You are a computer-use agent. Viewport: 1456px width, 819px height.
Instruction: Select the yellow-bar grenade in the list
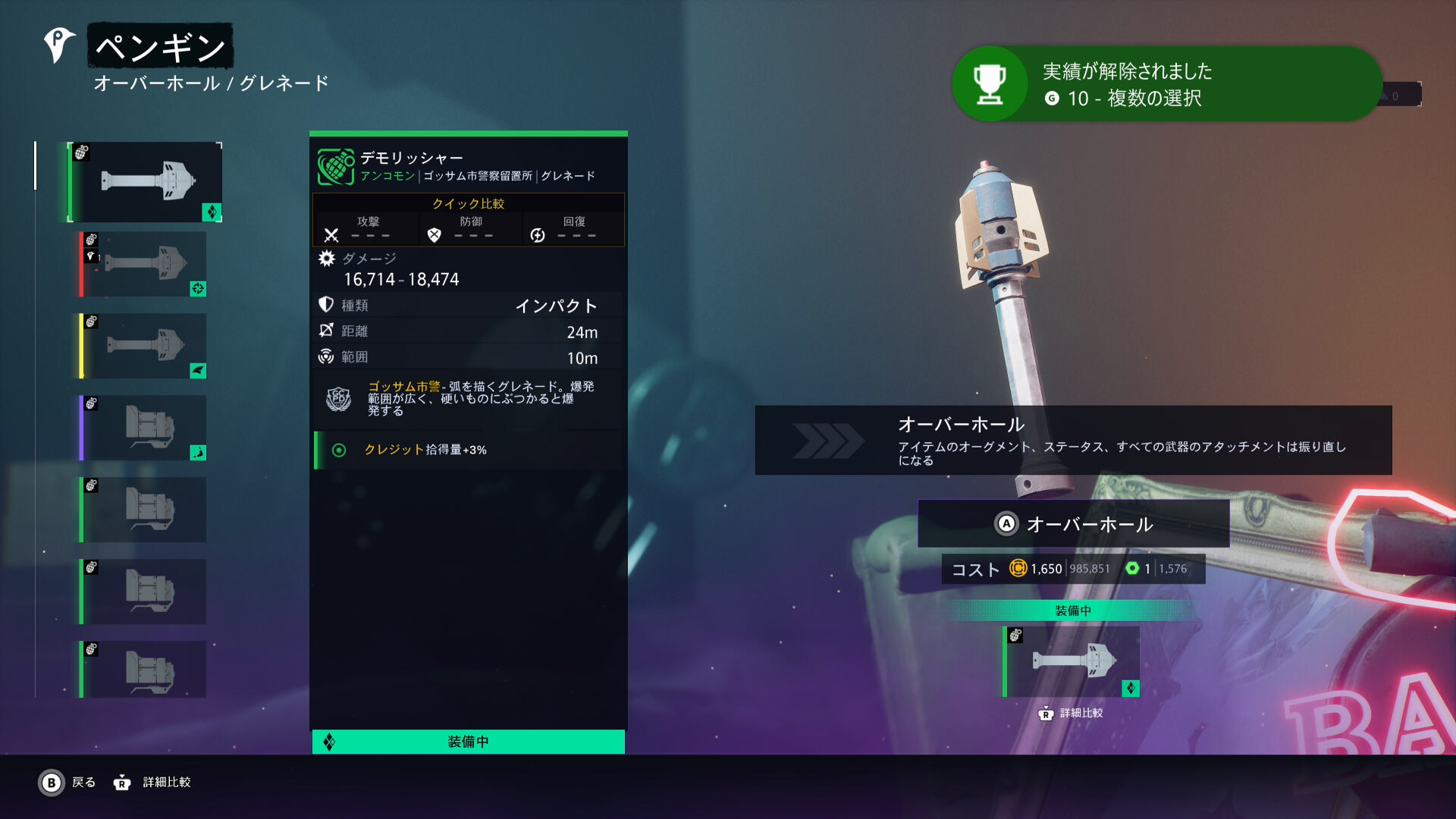pos(144,346)
